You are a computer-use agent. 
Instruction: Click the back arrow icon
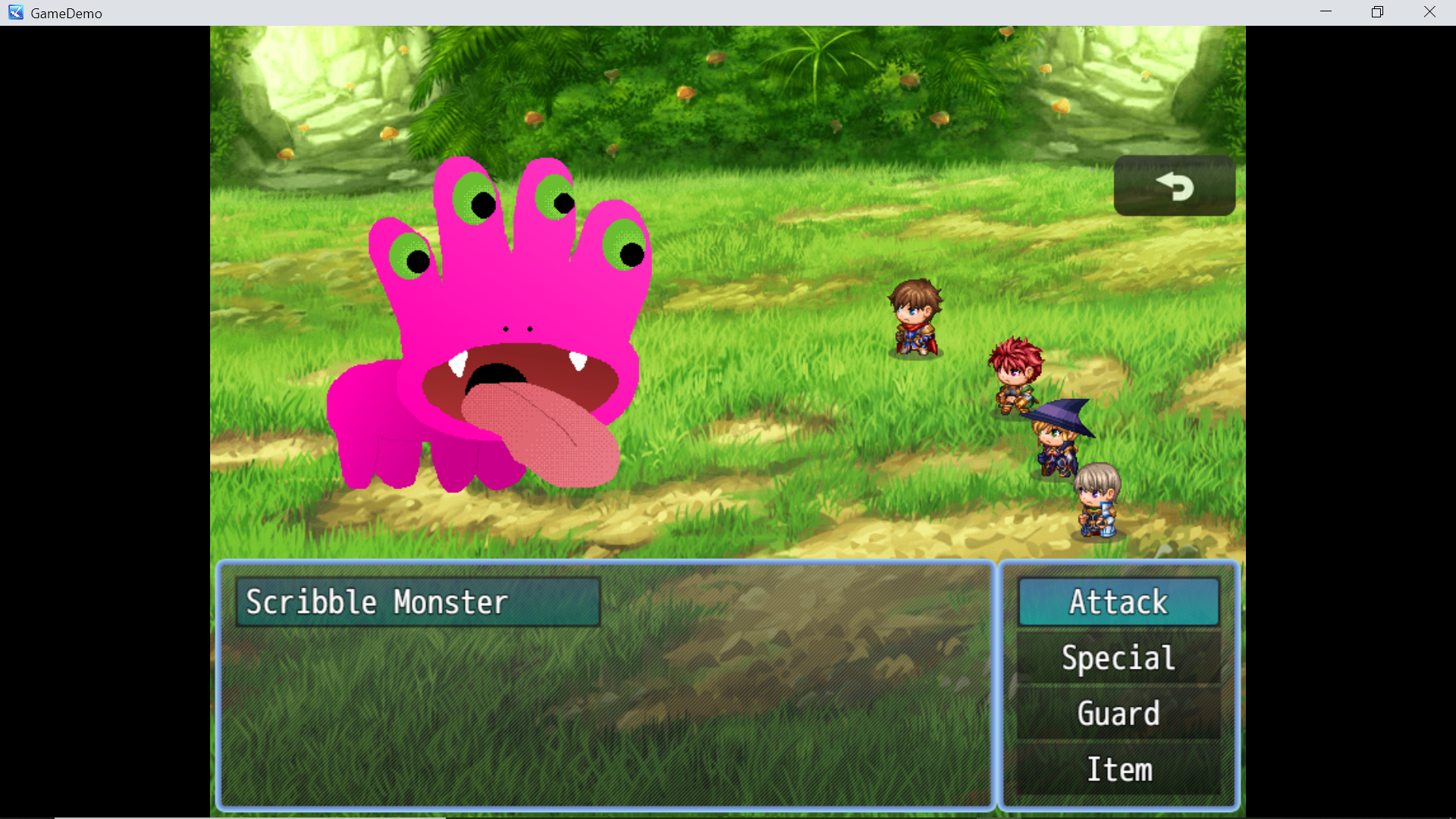[1176, 185]
